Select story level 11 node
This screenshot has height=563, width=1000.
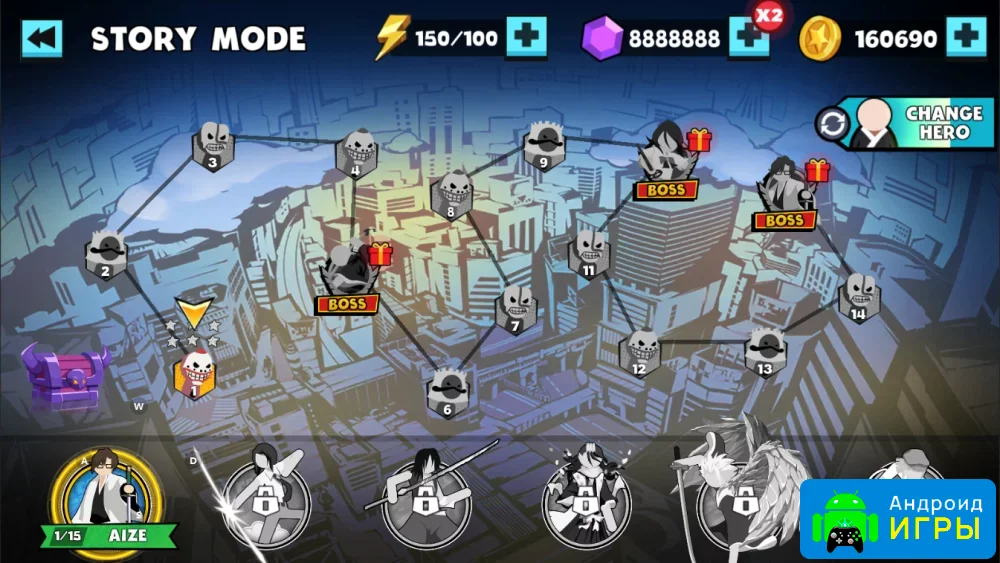(x=589, y=254)
